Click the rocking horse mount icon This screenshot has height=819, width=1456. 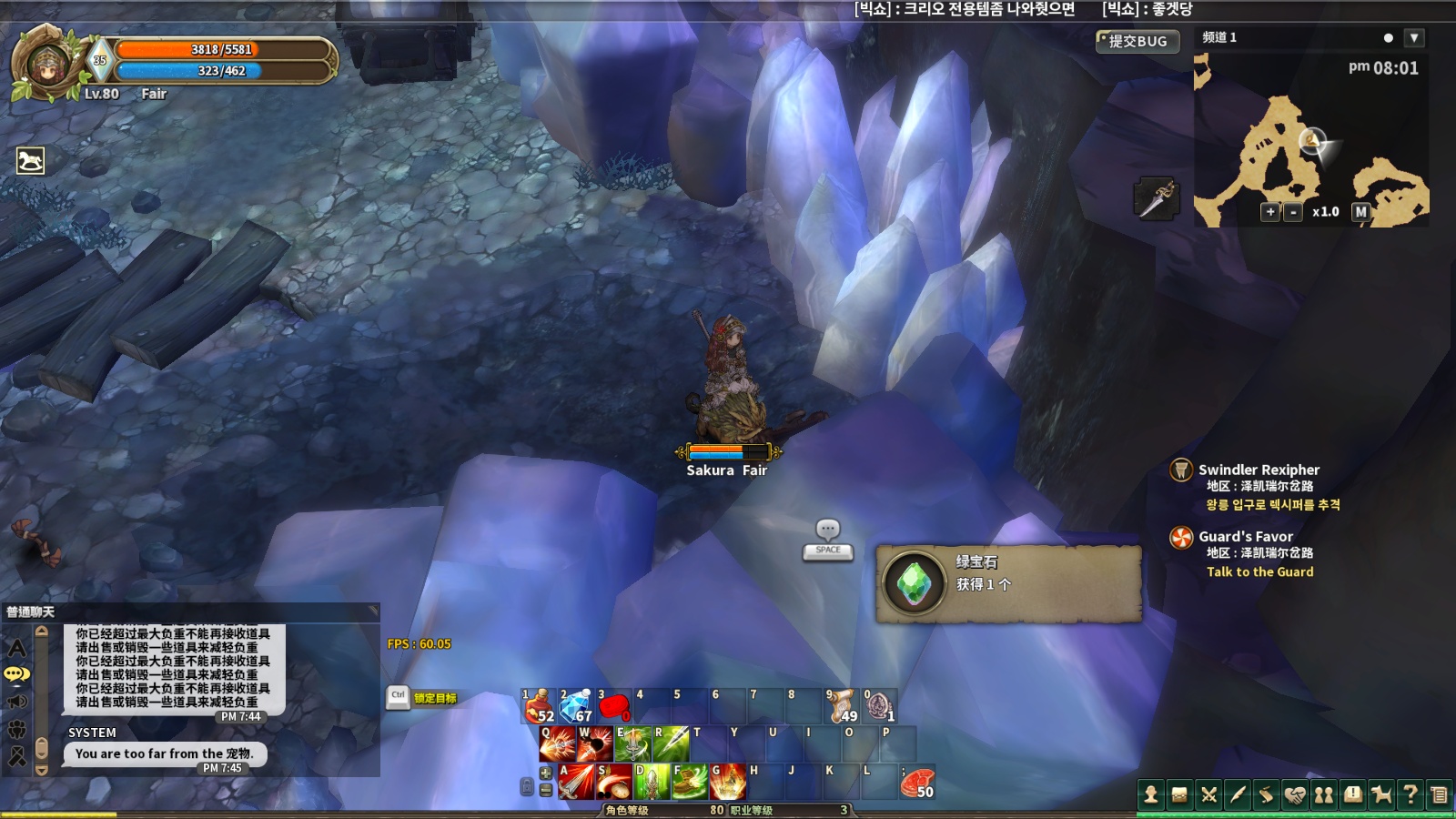click(x=31, y=161)
